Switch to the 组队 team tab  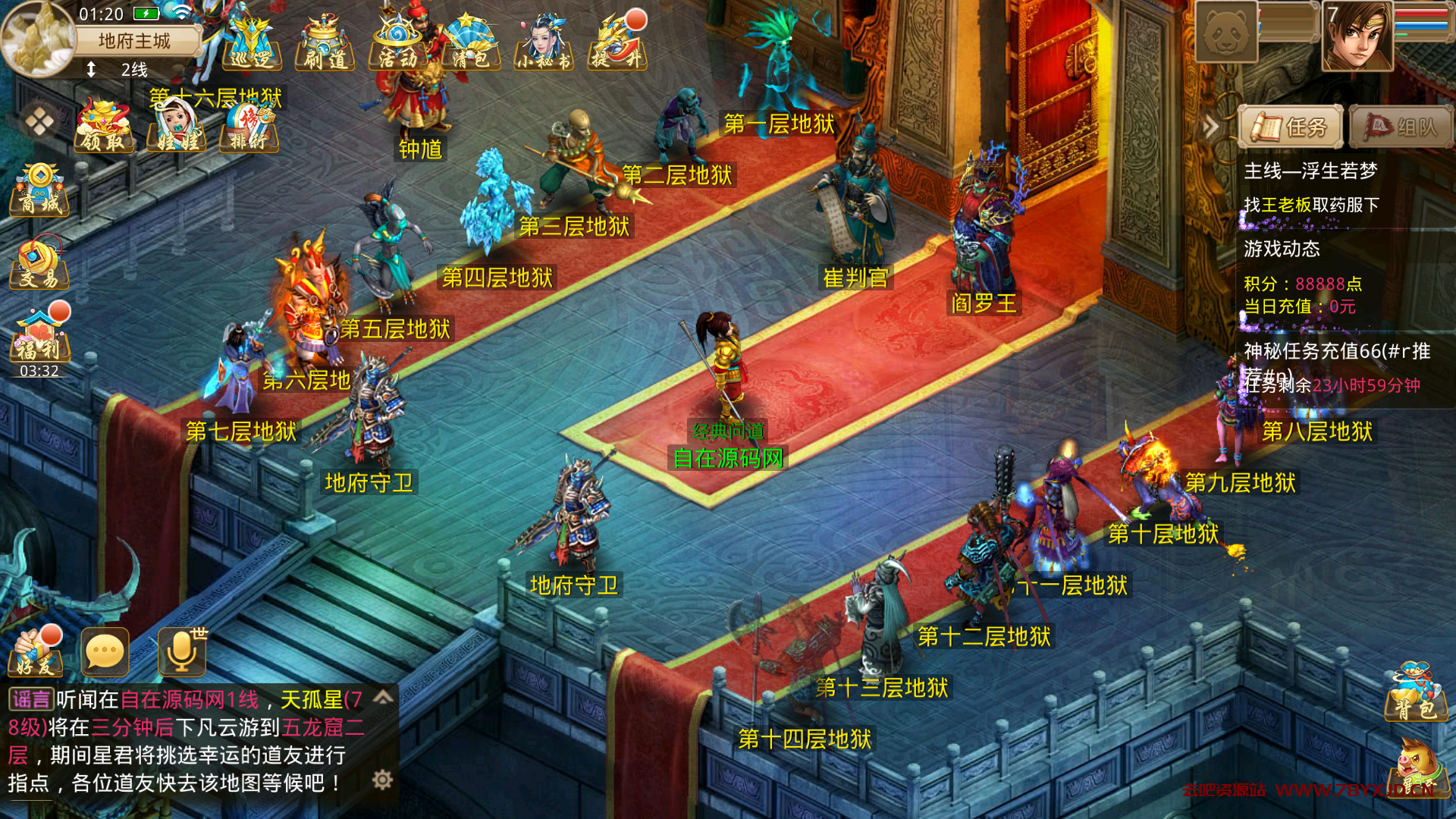coord(1401,127)
